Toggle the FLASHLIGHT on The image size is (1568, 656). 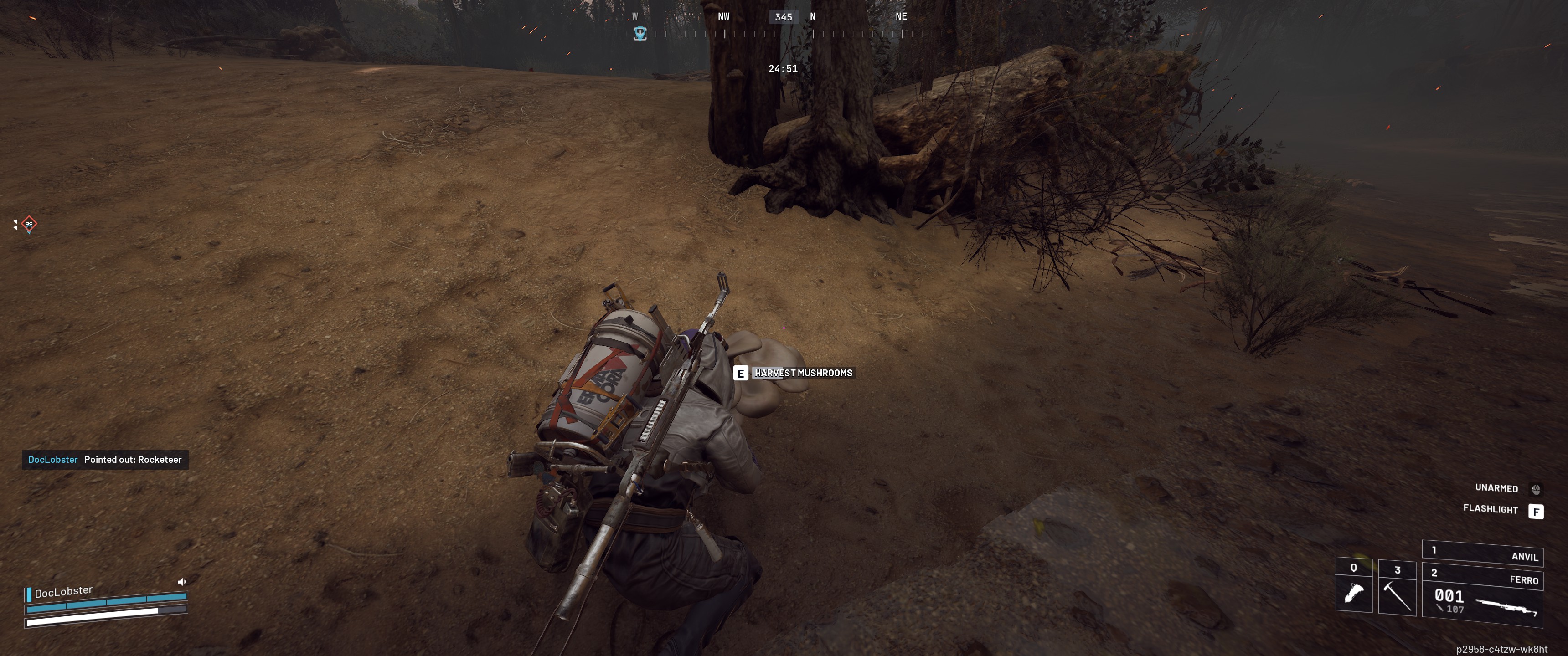click(1491, 510)
